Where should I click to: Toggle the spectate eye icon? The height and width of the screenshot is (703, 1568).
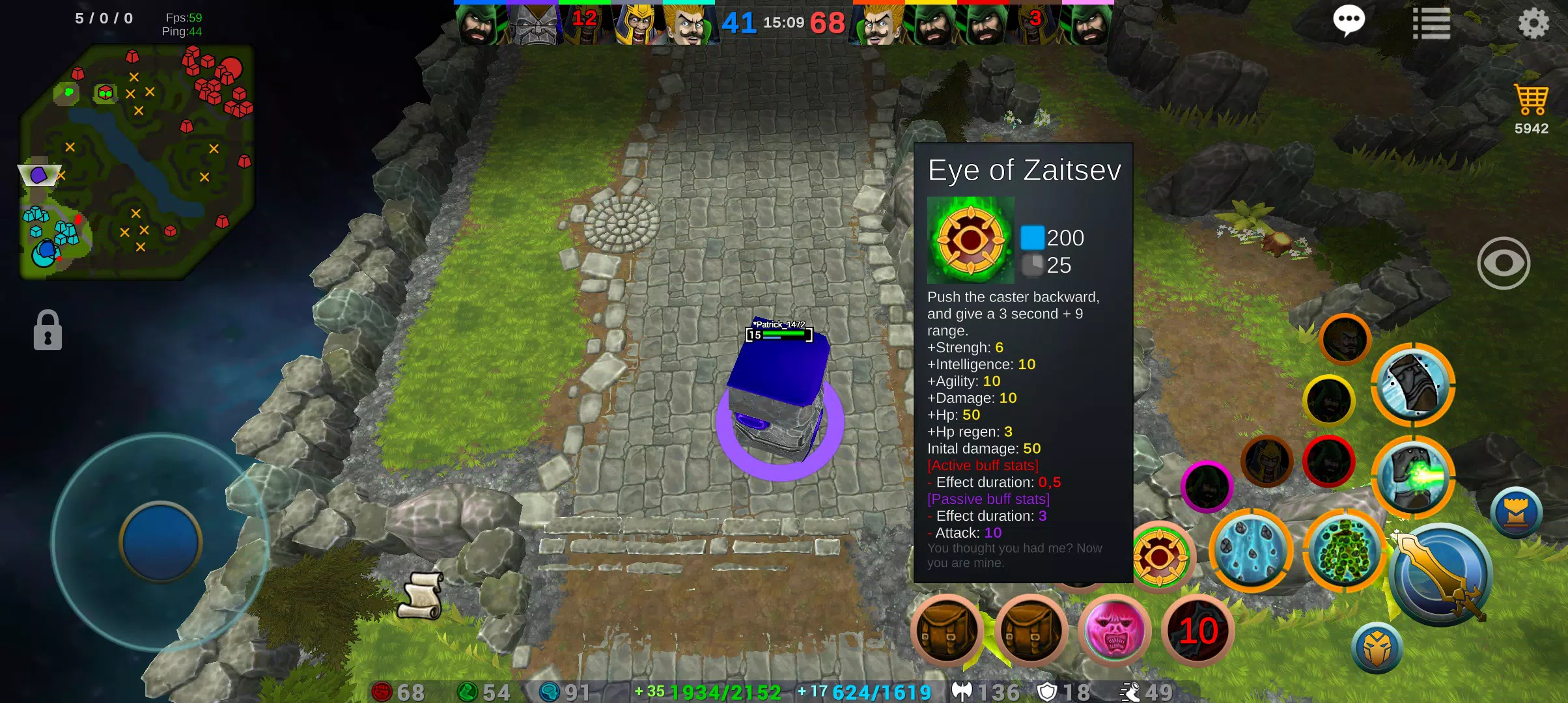1504,263
